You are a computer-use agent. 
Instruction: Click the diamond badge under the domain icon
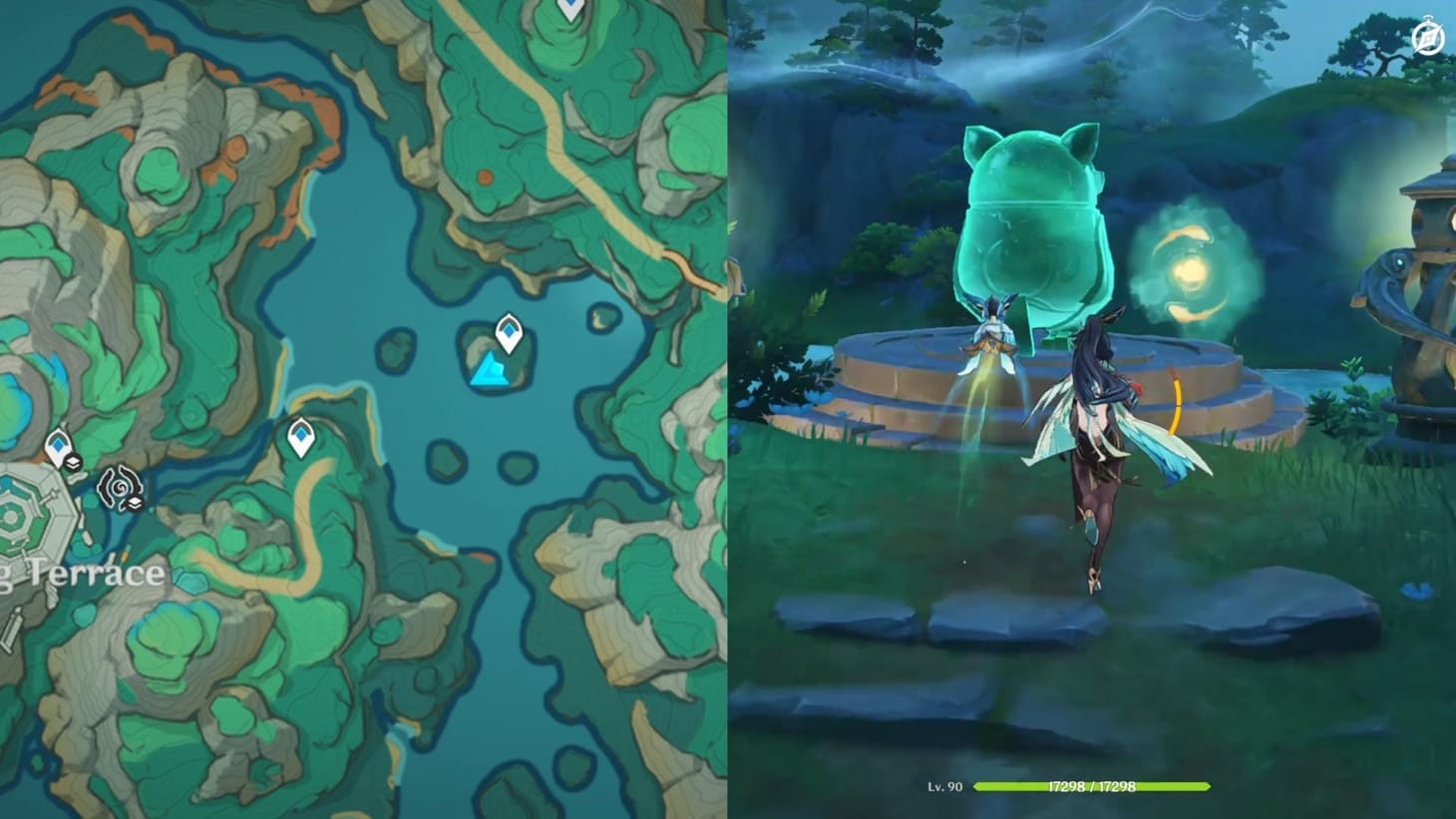pos(137,501)
